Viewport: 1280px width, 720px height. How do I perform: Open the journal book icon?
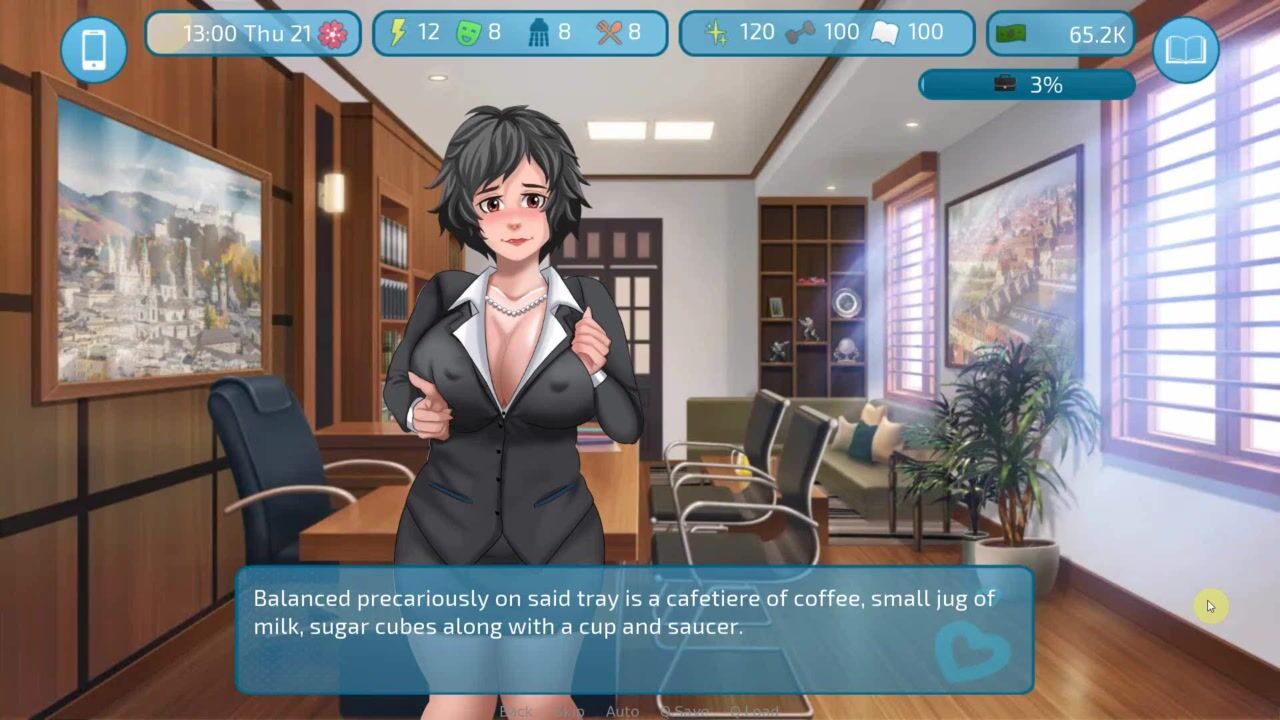[1185, 49]
